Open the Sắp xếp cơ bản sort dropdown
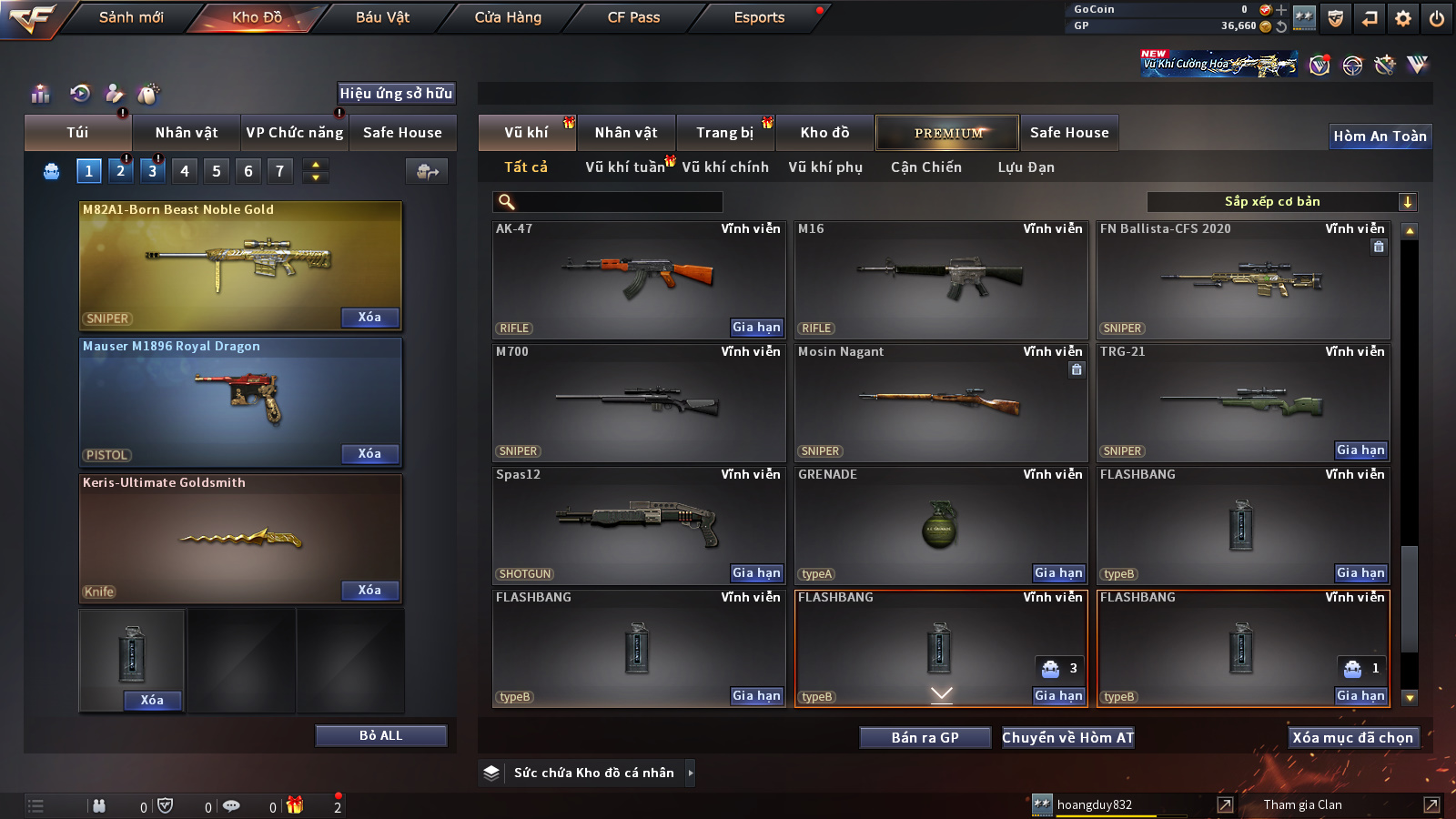Screen dimensions: 1456x819 pyautogui.click(x=1281, y=202)
